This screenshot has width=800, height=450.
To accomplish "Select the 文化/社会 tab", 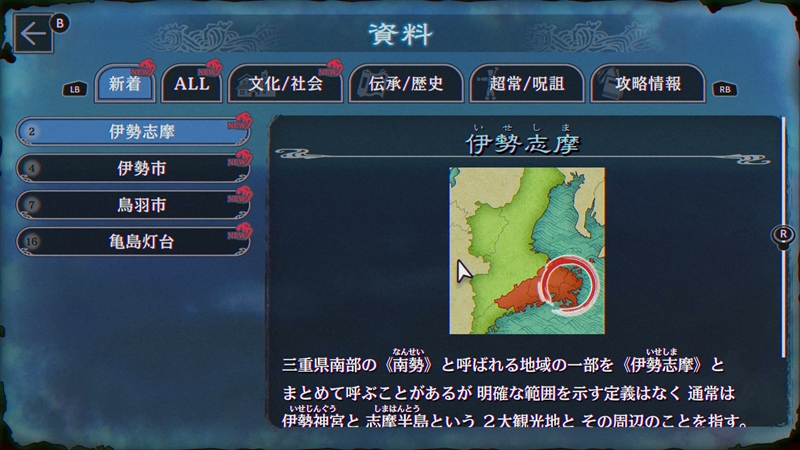I will [x=285, y=85].
